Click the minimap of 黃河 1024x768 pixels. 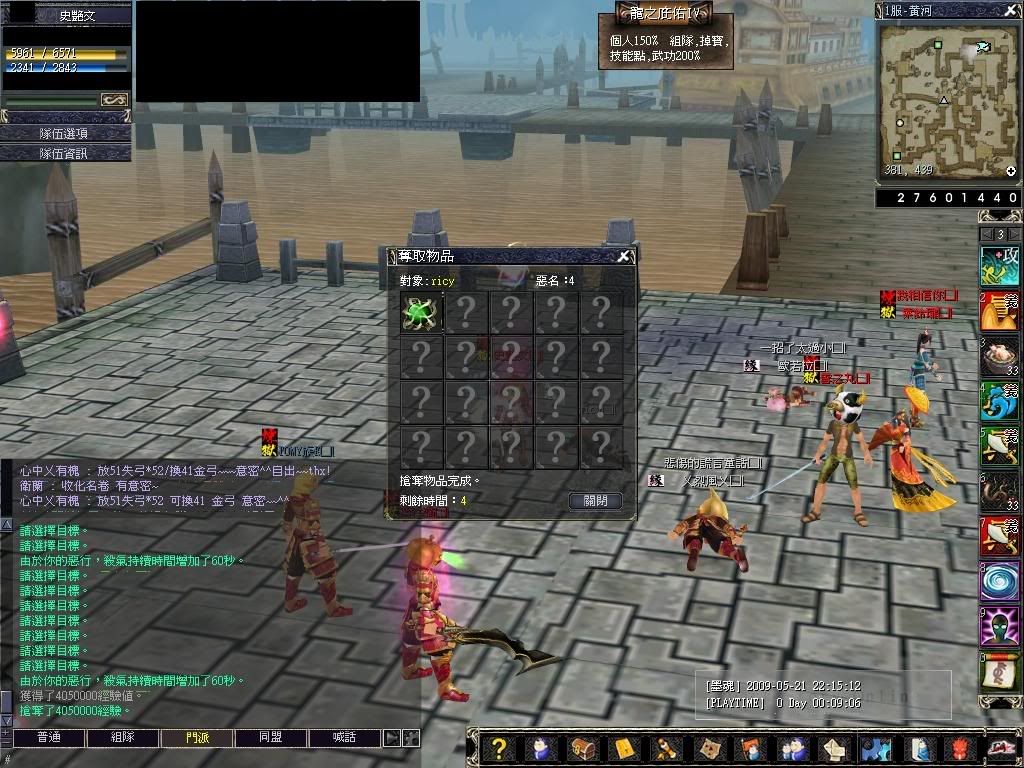[948, 98]
